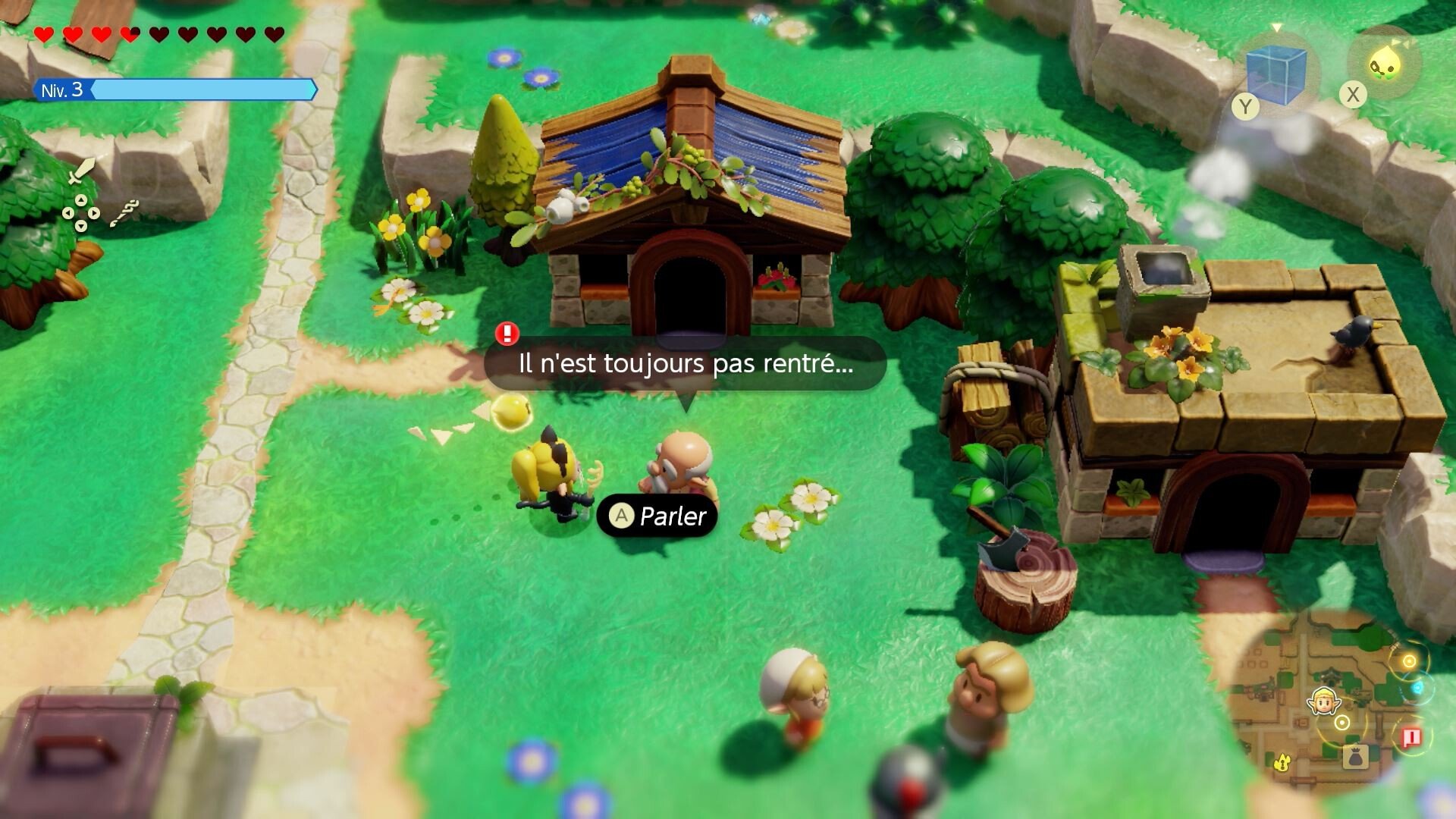This screenshot has width=1456, height=819.
Task: Click the four-arrow directional selector icon
Action: pyautogui.click(x=80, y=213)
